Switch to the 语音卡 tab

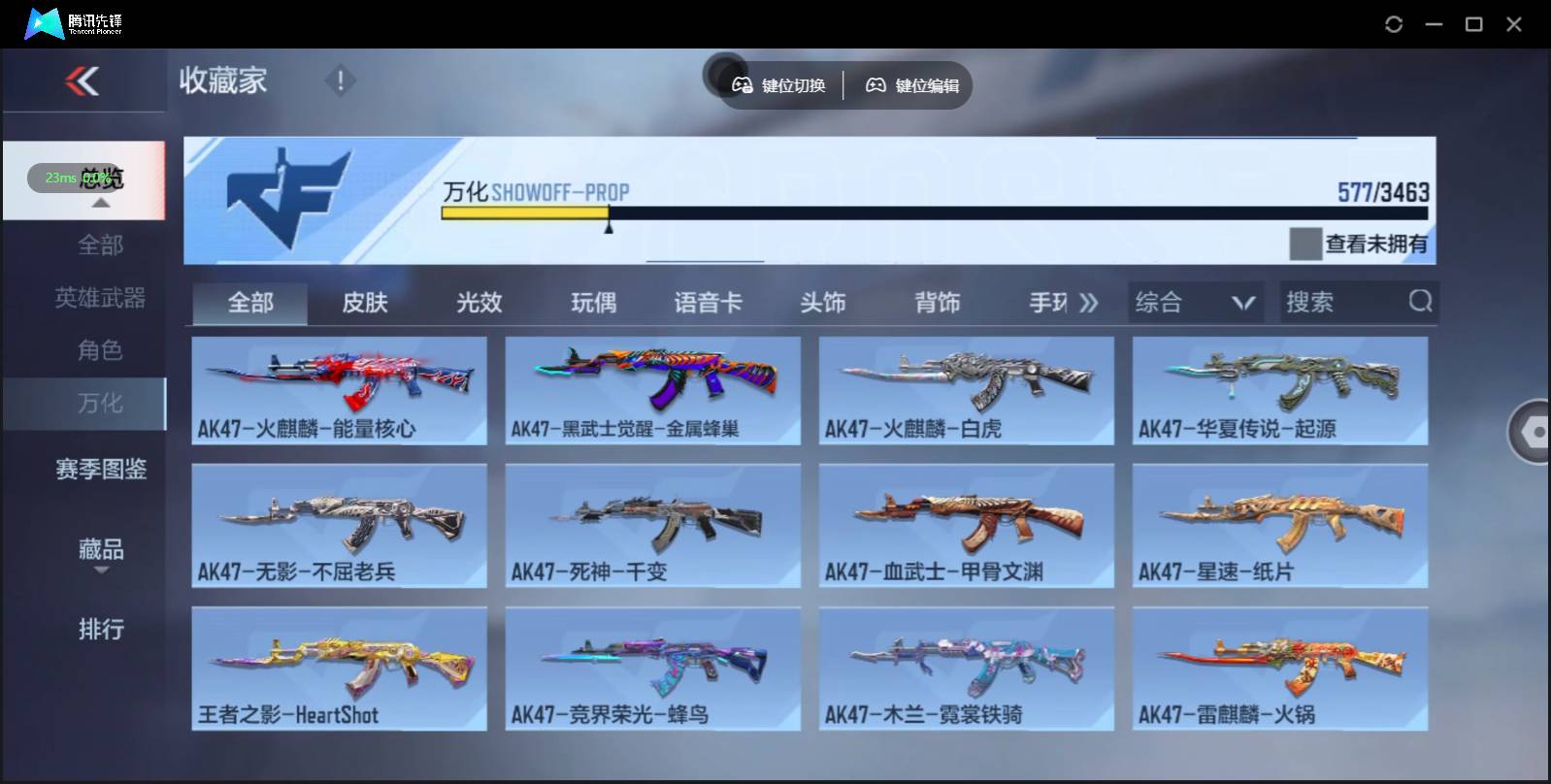point(707,302)
